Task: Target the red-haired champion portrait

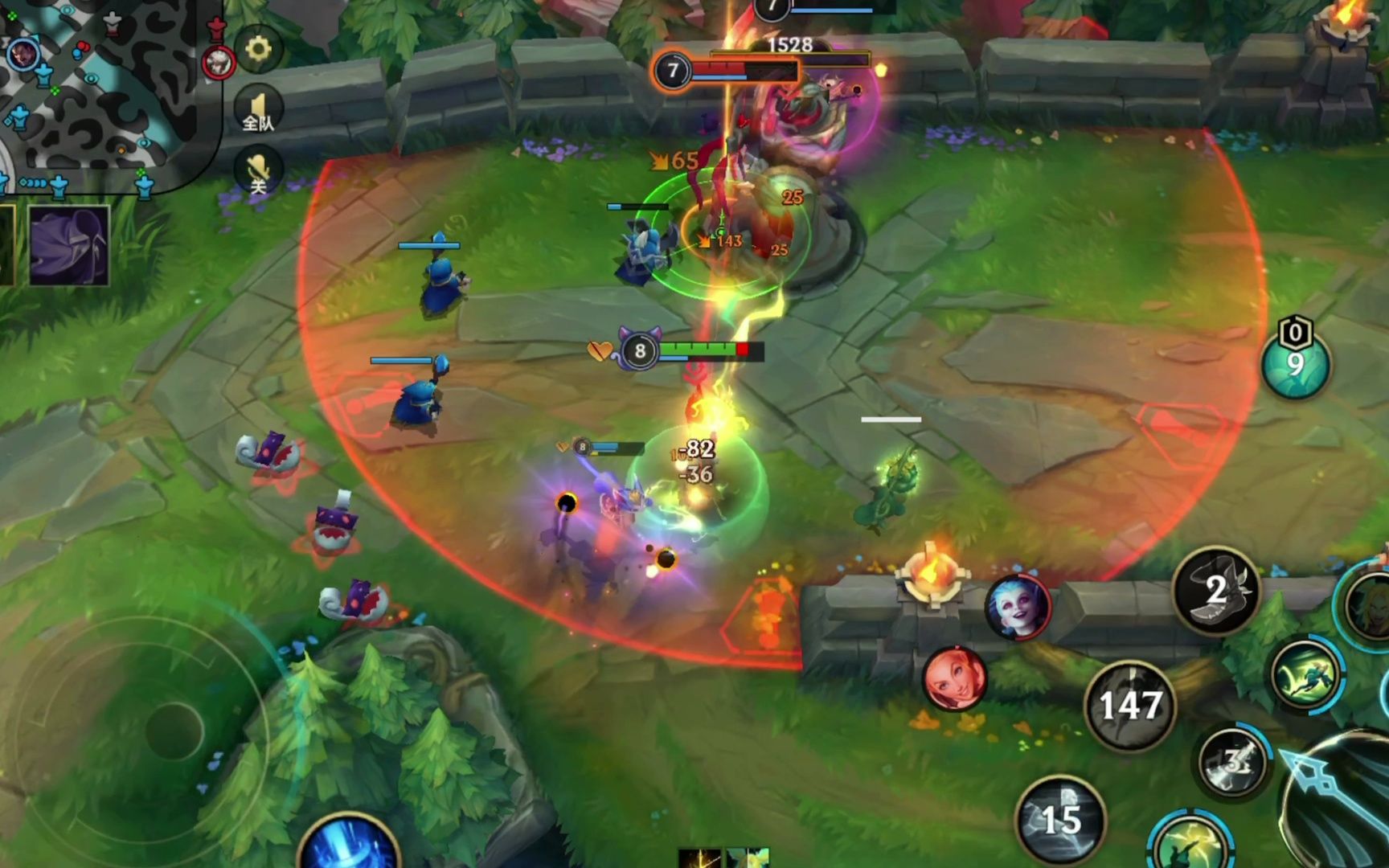Action: pyautogui.click(x=955, y=679)
